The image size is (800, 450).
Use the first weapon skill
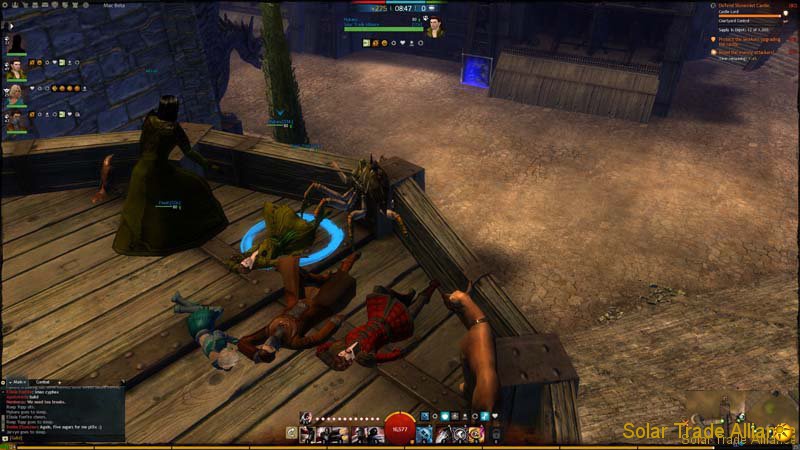[306, 433]
